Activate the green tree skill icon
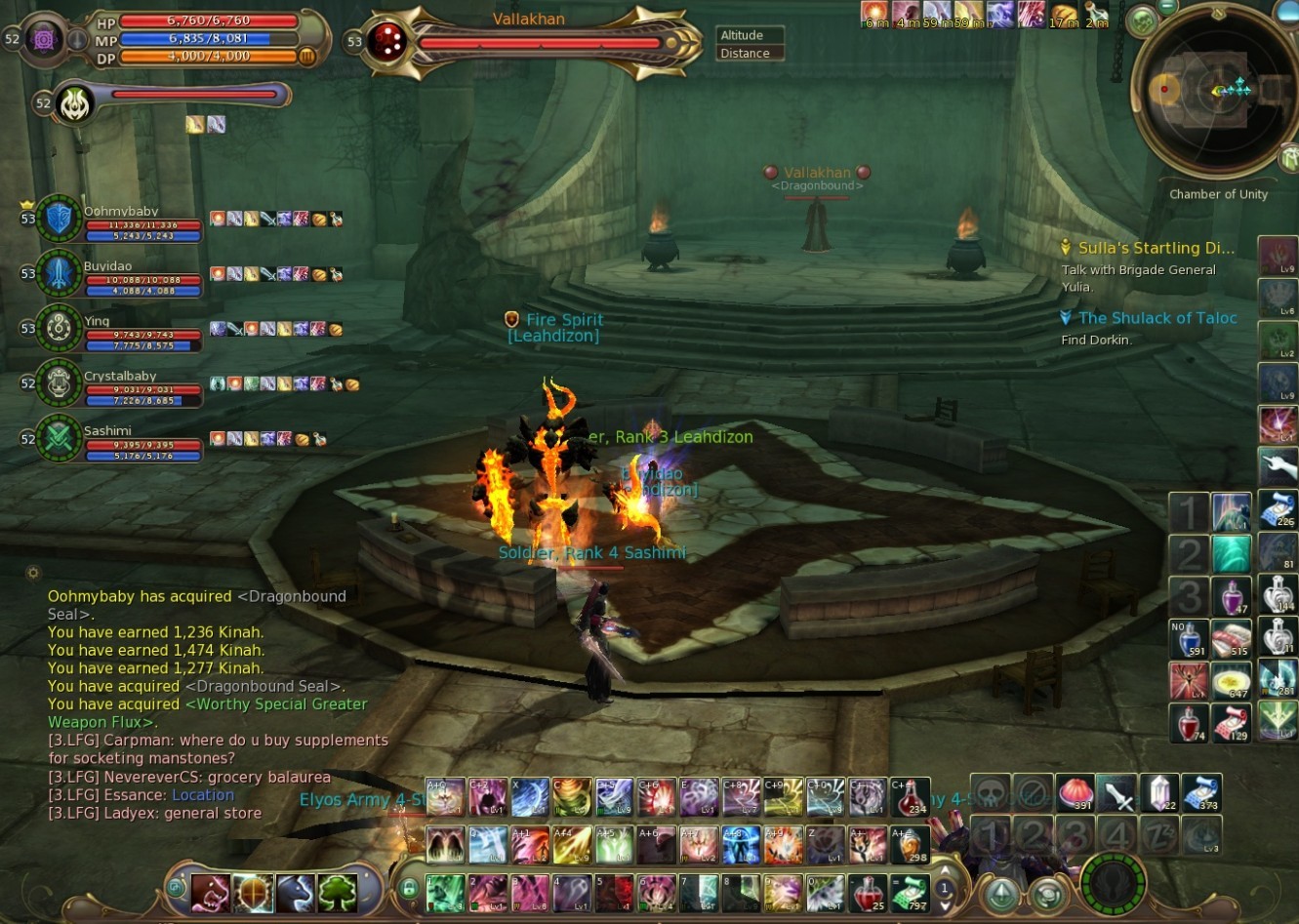This screenshot has height=924, width=1299. [x=338, y=892]
